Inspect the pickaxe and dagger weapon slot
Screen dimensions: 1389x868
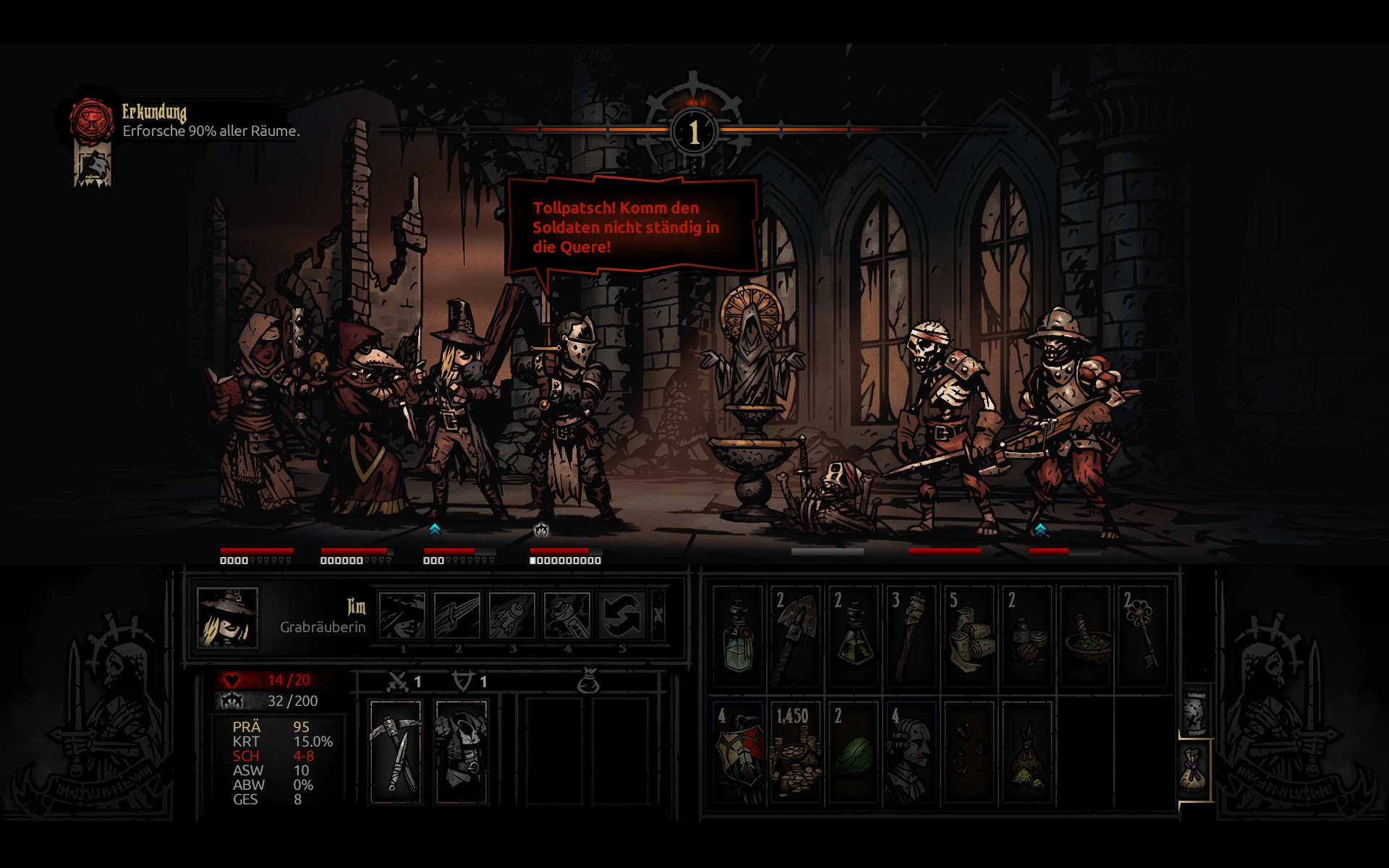tap(395, 752)
